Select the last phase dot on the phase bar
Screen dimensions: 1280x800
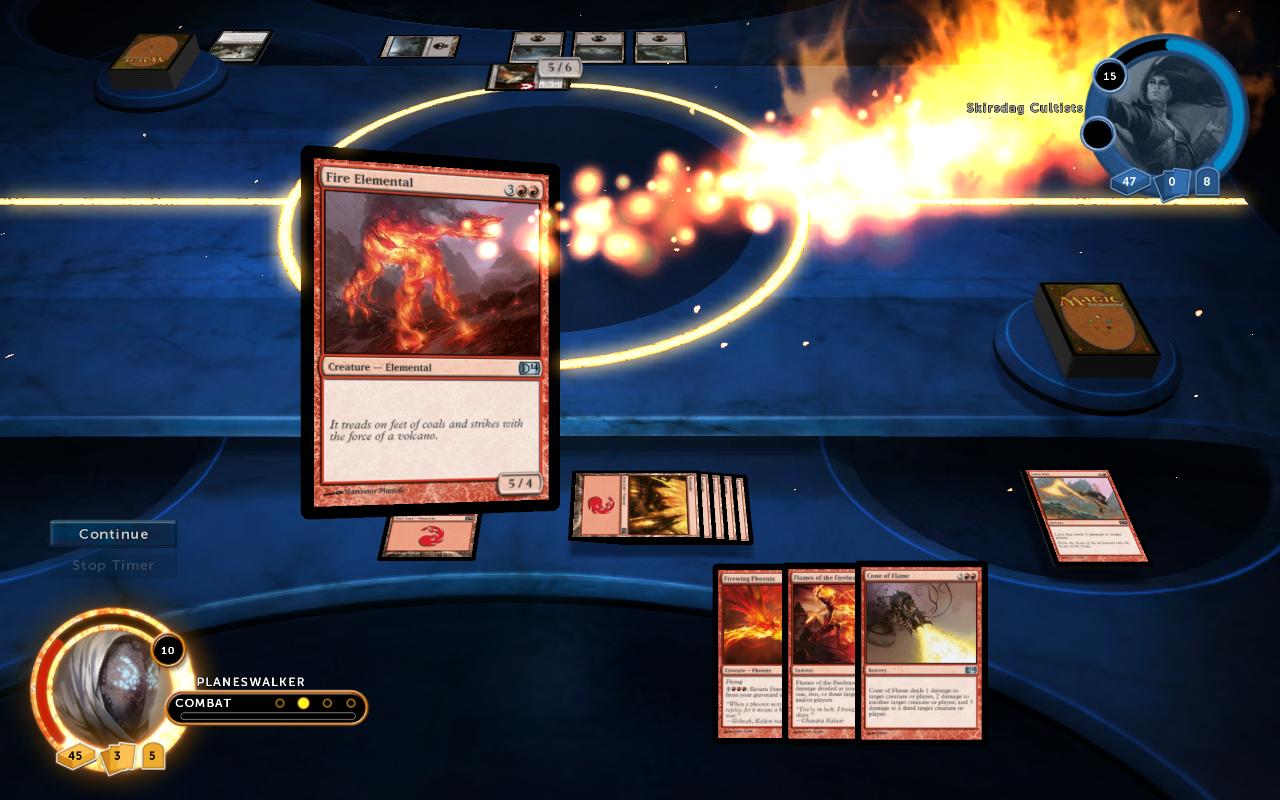pos(351,703)
